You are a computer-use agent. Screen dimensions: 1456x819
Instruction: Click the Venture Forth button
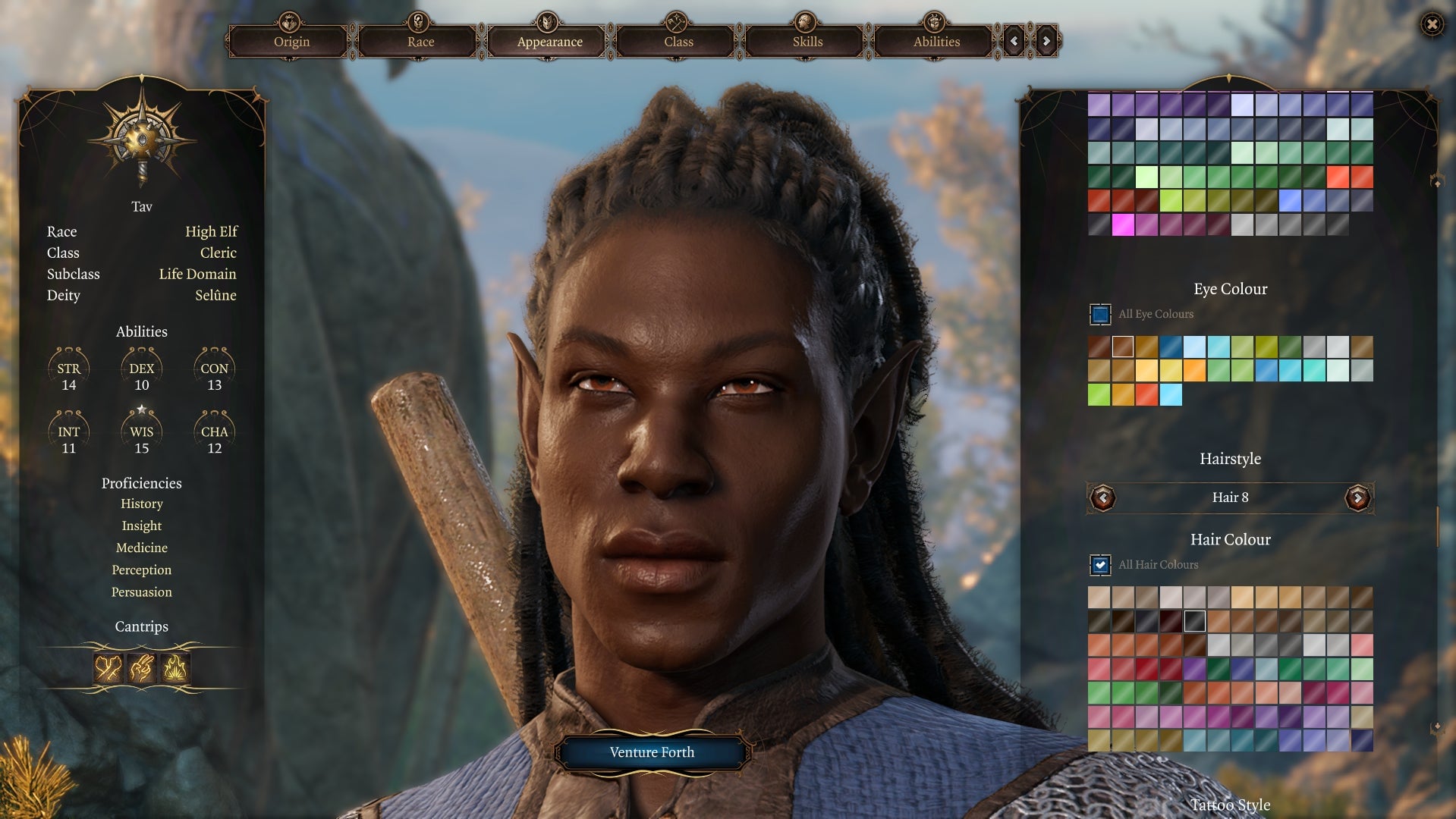tap(651, 752)
